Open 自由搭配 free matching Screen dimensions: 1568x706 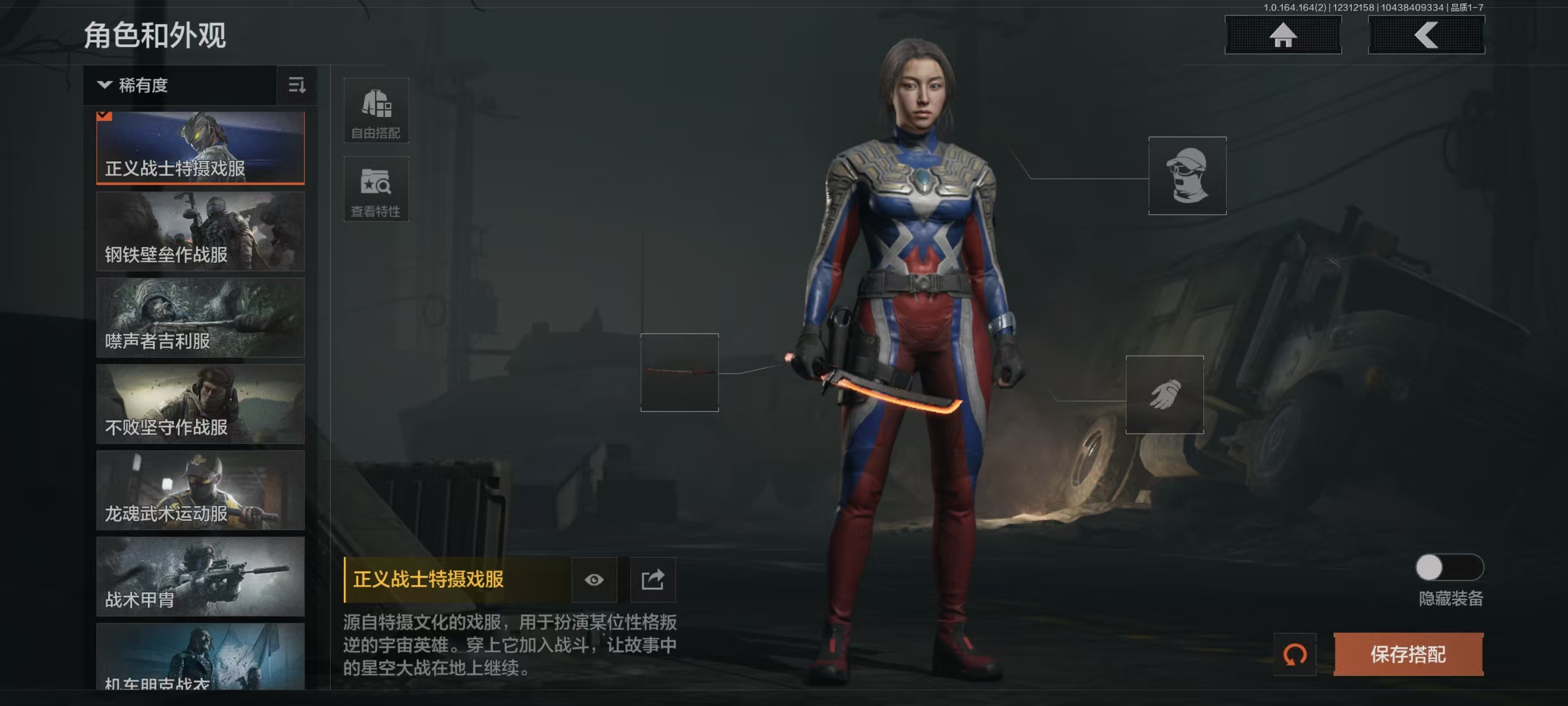coord(376,110)
